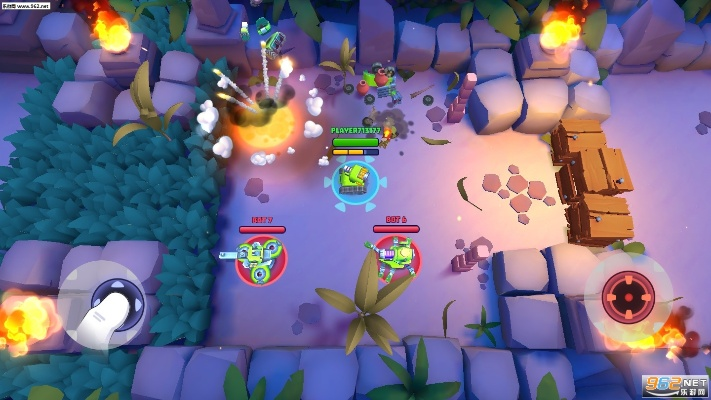
Task: Tap the red crosshair fire button
Action: point(628,295)
